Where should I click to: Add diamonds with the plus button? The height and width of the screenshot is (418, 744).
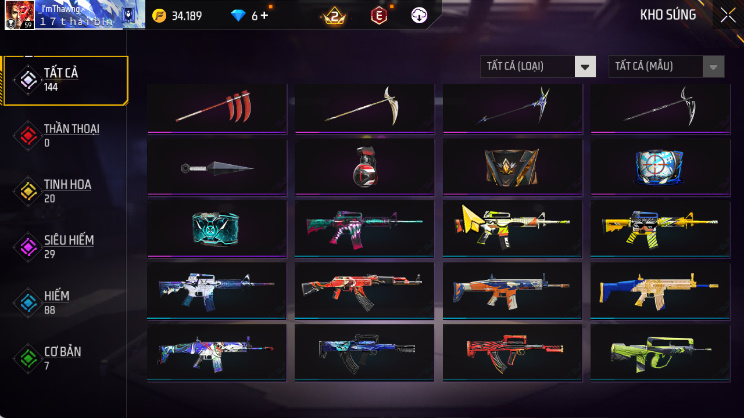pyautogui.click(x=264, y=15)
